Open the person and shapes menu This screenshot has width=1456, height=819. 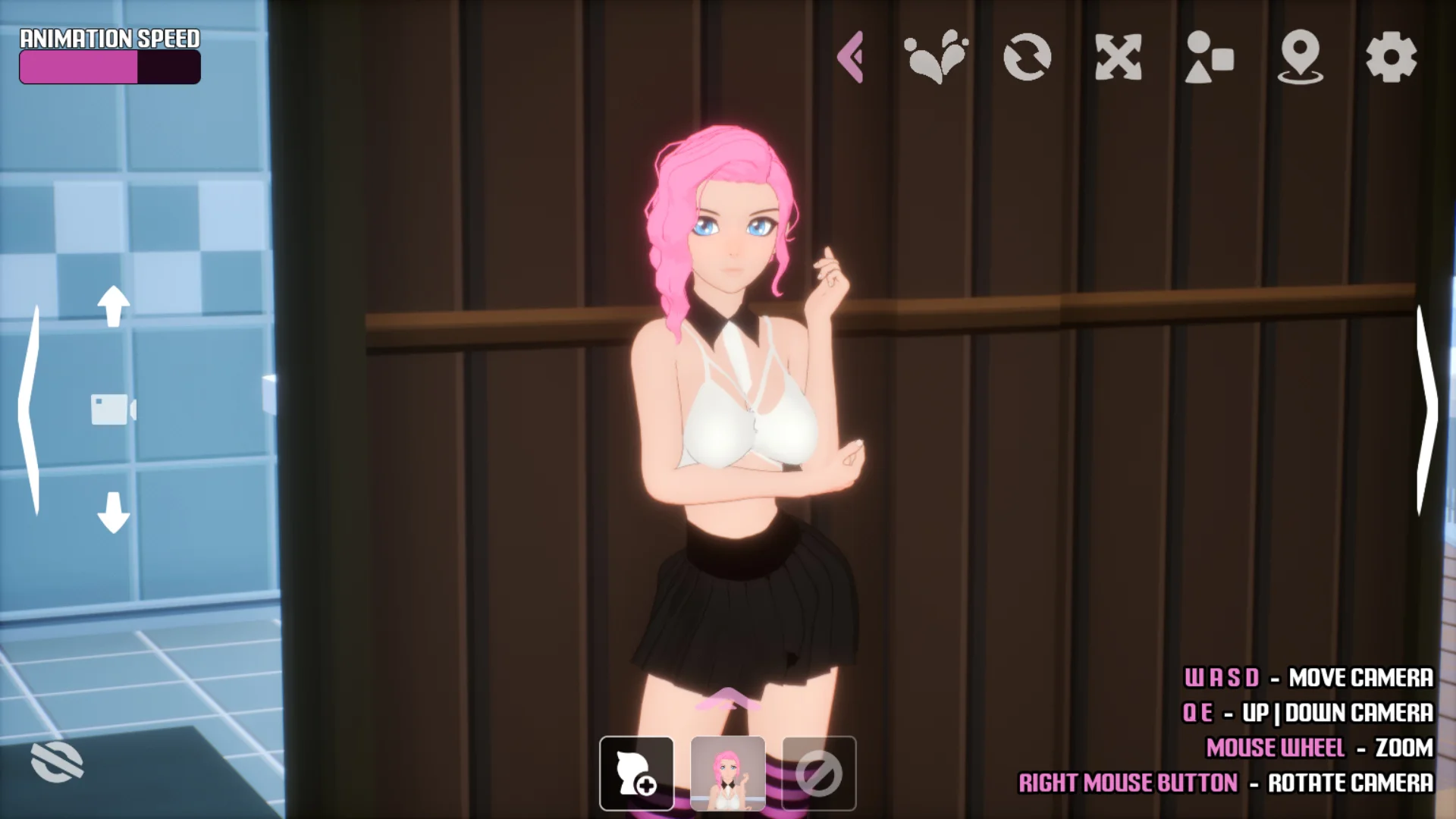[x=1209, y=57]
